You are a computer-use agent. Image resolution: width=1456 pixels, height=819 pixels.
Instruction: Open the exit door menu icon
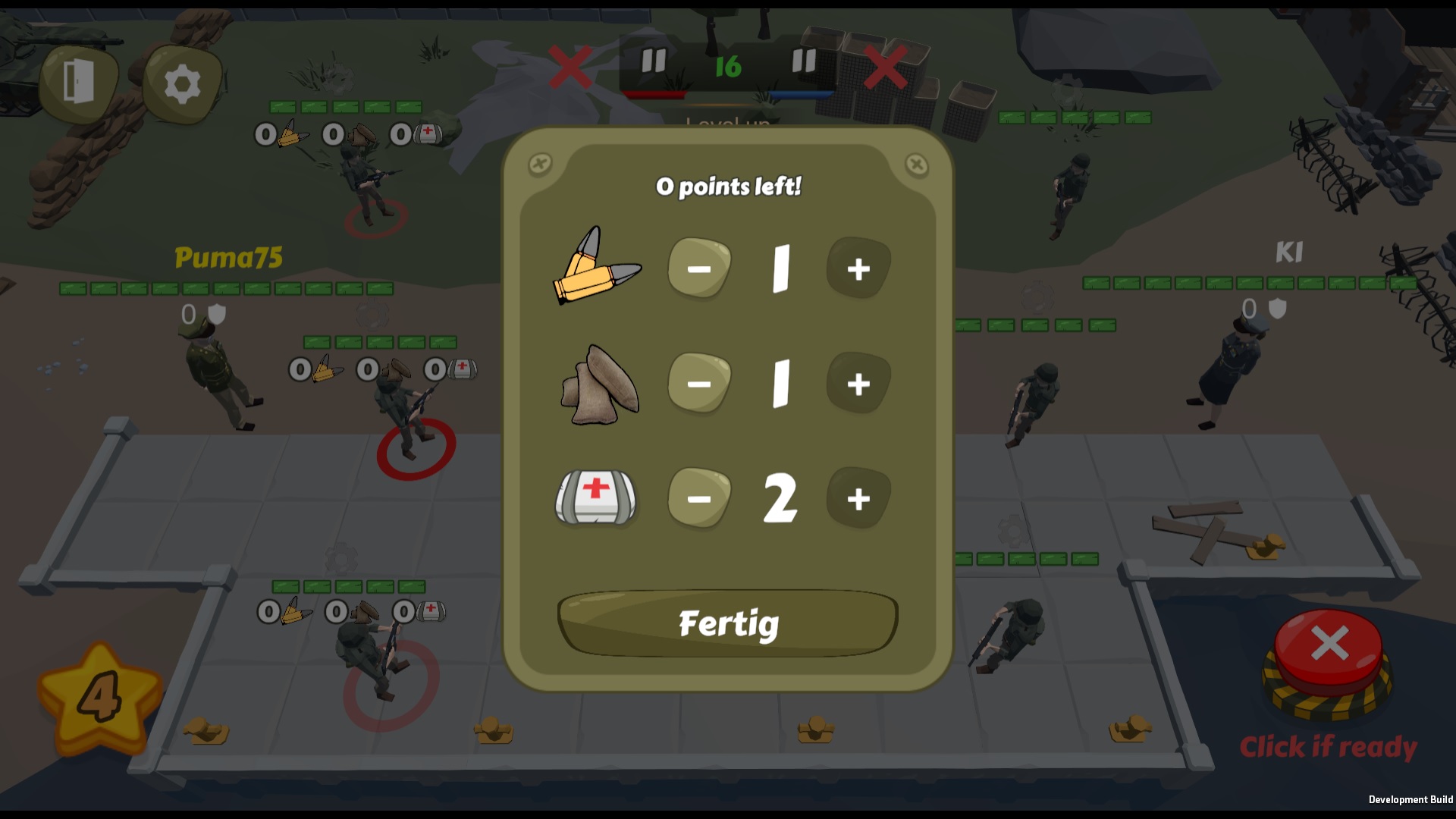(x=80, y=80)
